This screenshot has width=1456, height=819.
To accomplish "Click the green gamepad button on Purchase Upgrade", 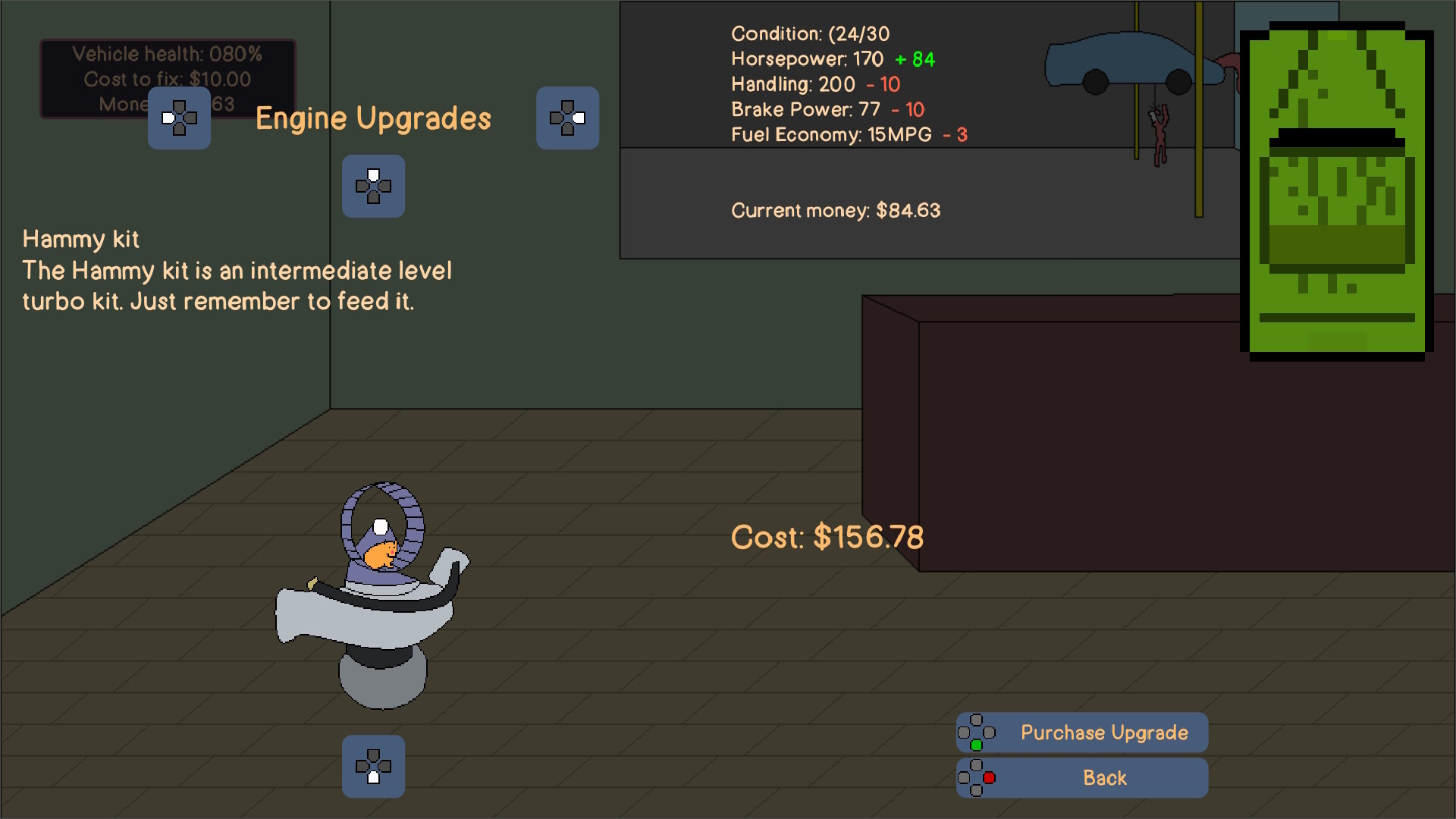I will (x=977, y=745).
